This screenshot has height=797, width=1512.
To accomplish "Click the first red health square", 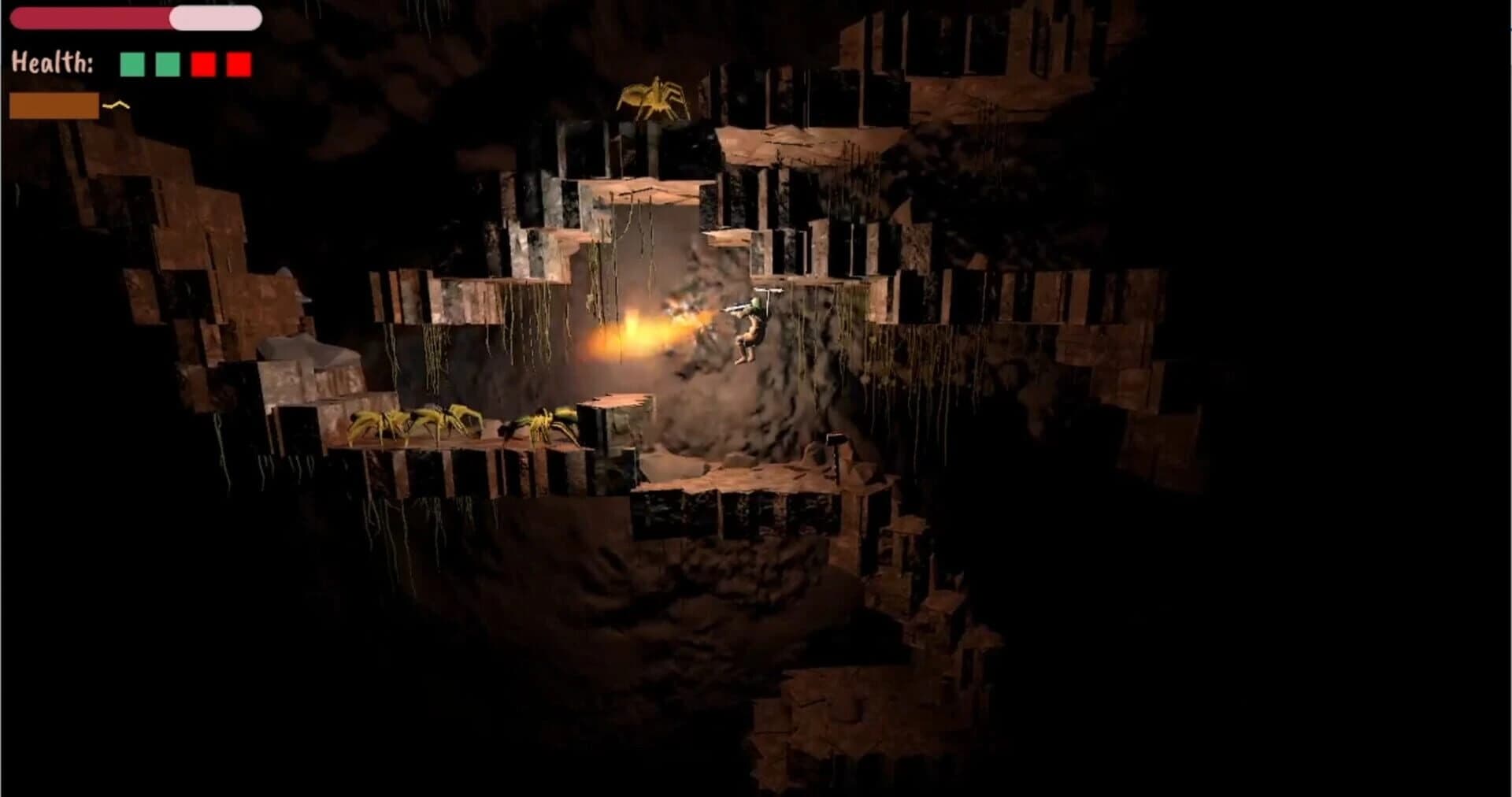I will point(202,64).
